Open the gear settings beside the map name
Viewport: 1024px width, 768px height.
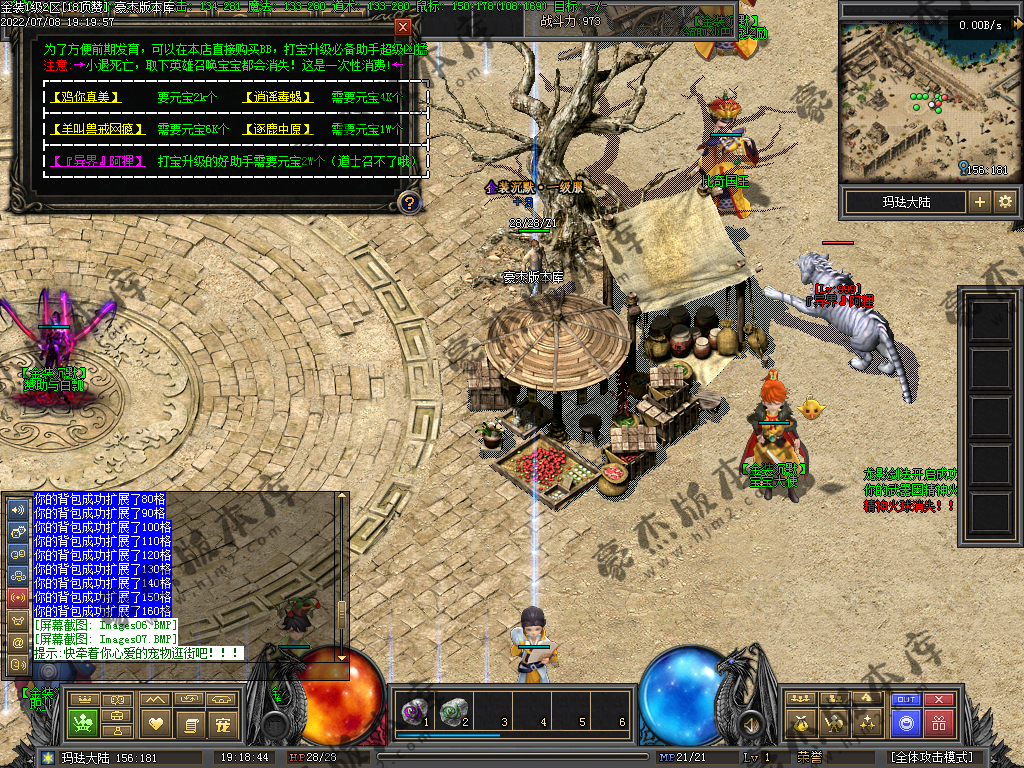(1005, 202)
